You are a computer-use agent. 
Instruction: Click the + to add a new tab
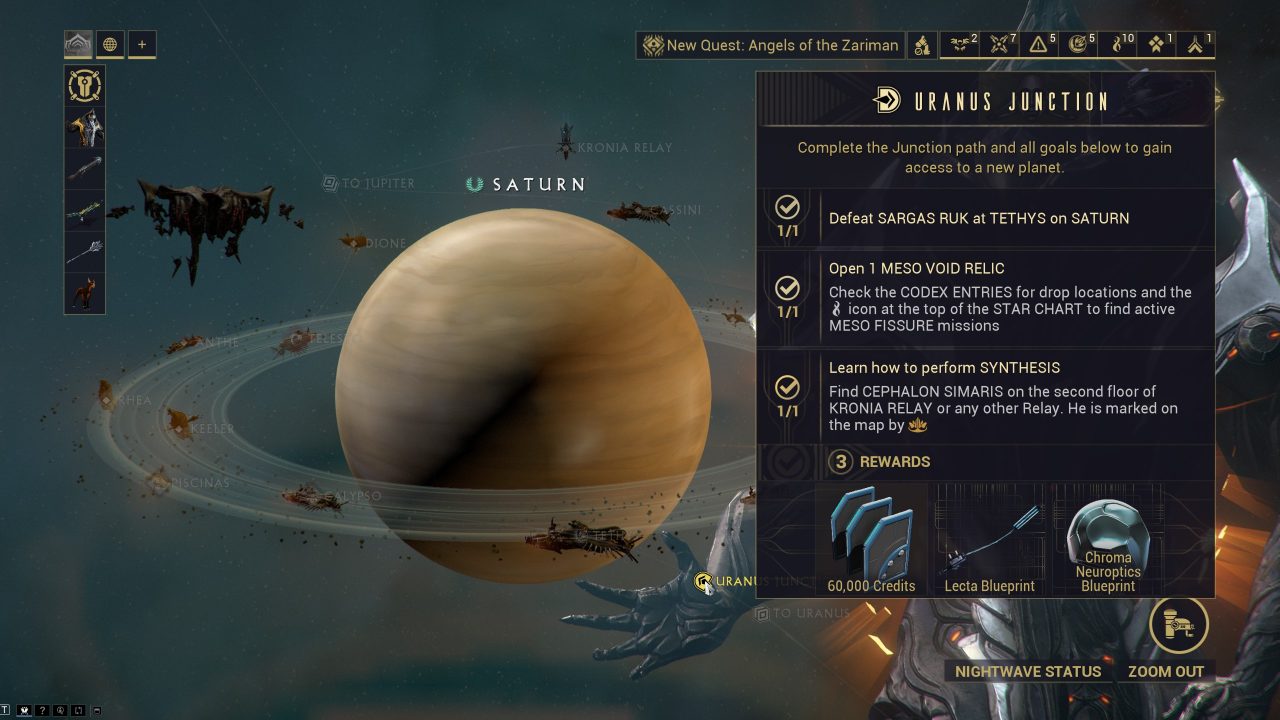[x=142, y=44]
